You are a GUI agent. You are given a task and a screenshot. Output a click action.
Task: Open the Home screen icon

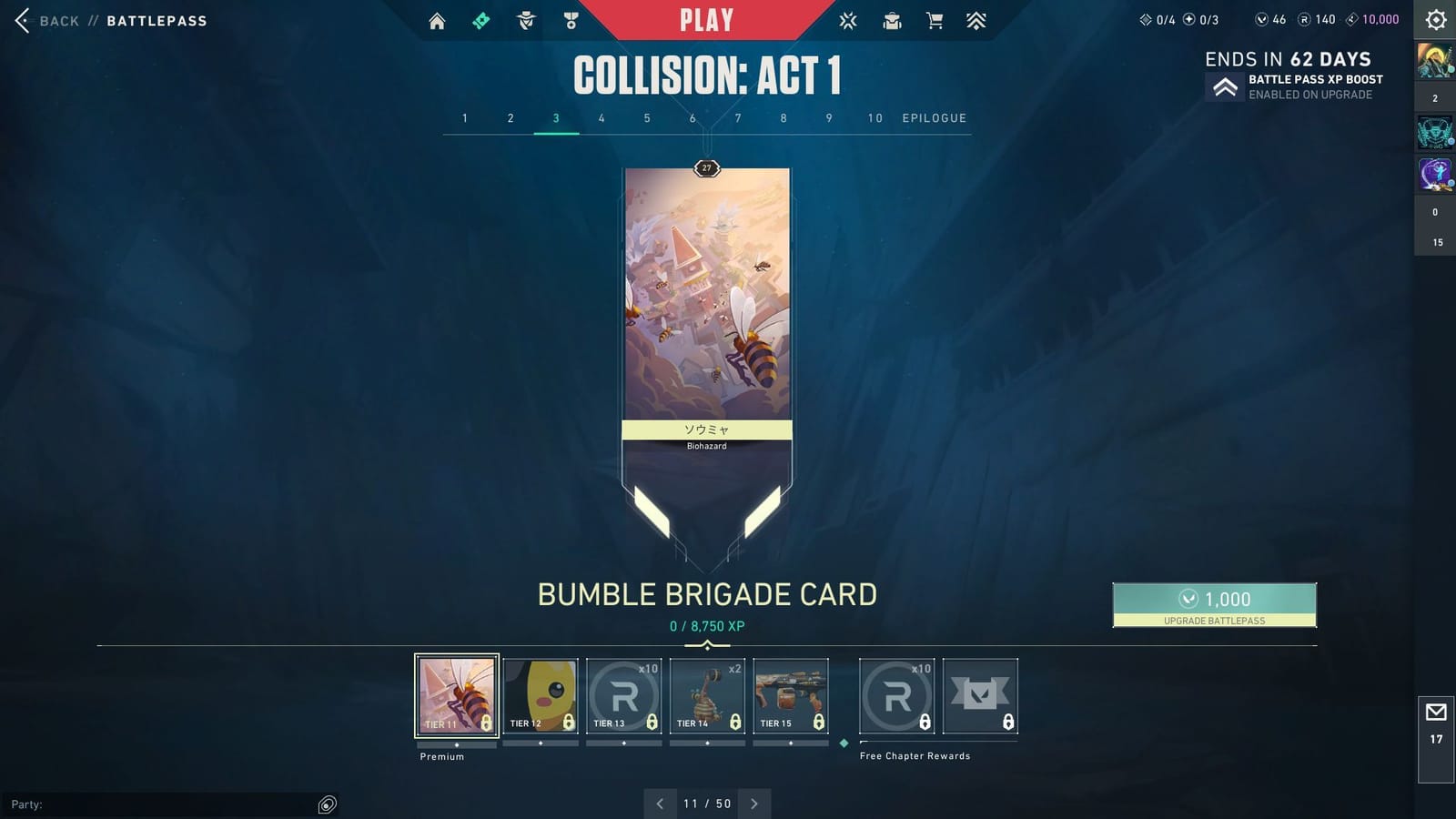tap(437, 19)
